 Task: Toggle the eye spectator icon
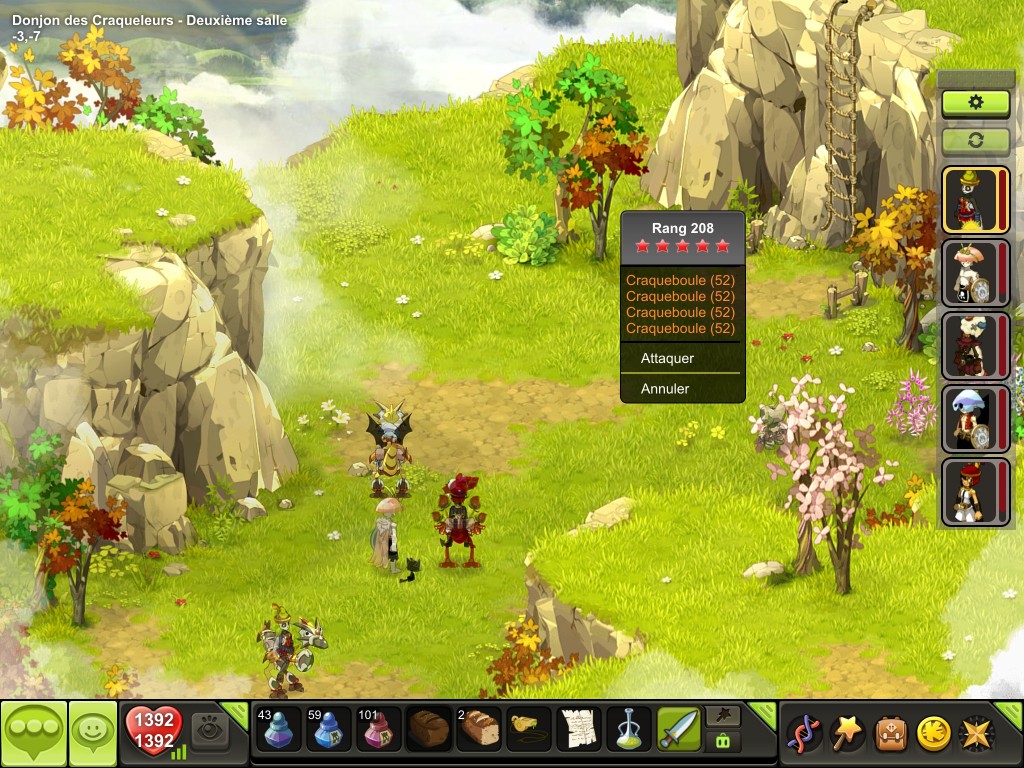[x=209, y=729]
